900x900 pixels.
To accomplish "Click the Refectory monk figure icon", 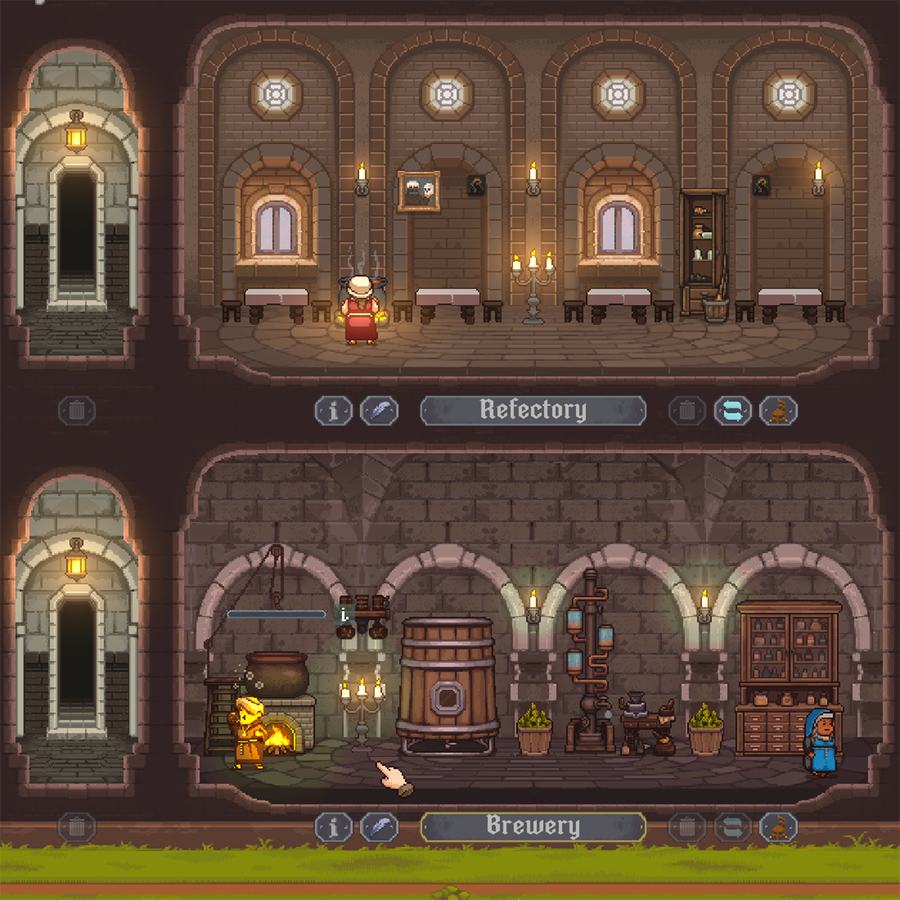I will (778, 411).
